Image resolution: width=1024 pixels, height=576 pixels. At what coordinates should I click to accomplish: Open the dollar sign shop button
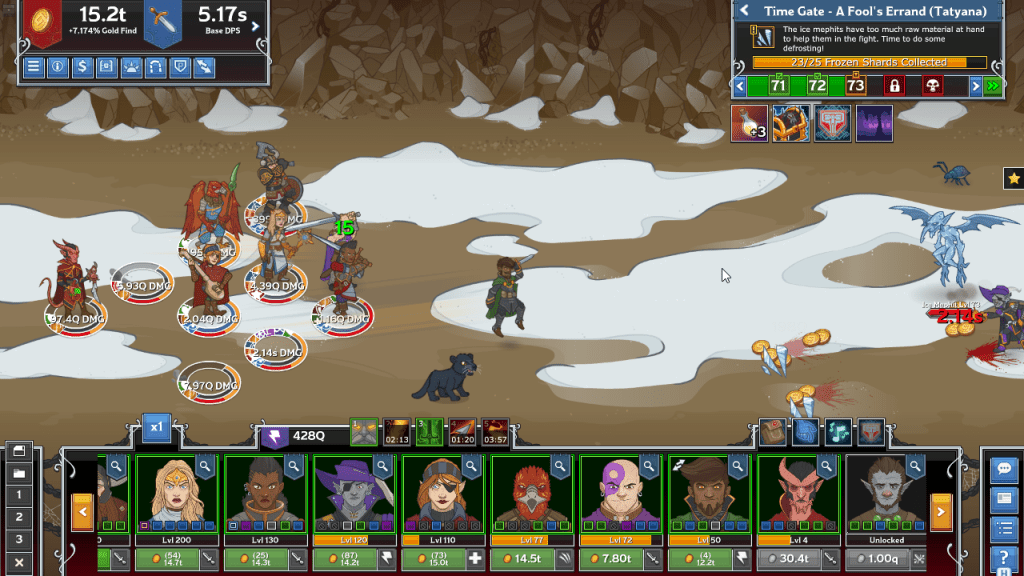click(83, 67)
